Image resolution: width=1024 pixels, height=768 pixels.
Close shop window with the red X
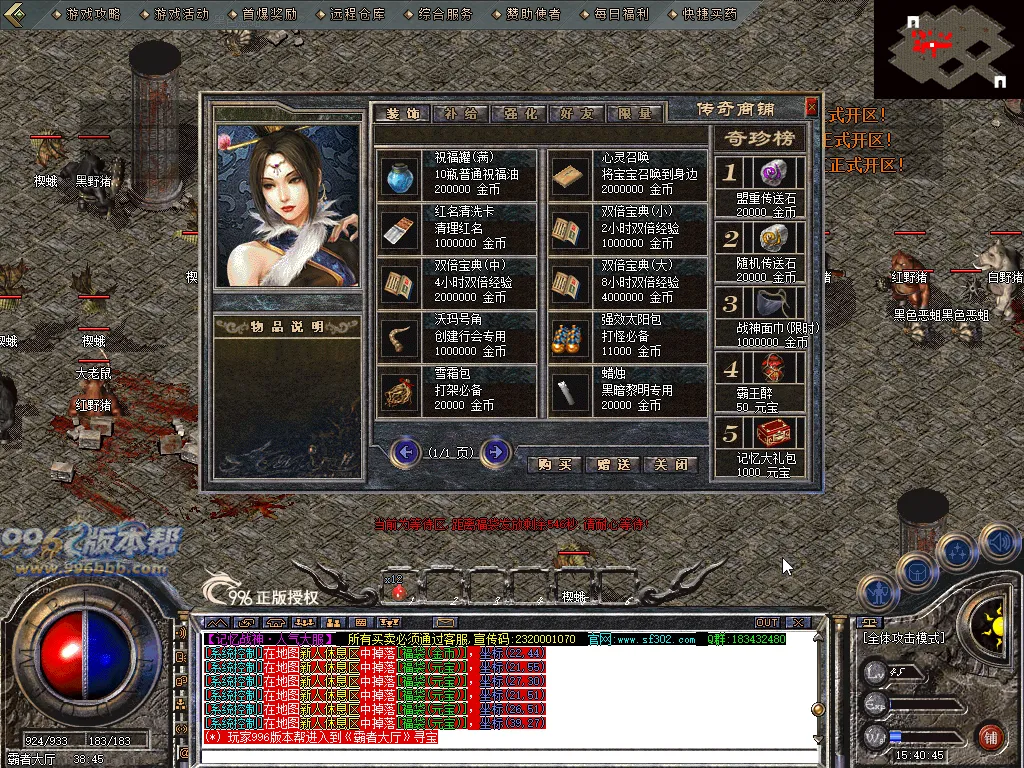tap(811, 107)
